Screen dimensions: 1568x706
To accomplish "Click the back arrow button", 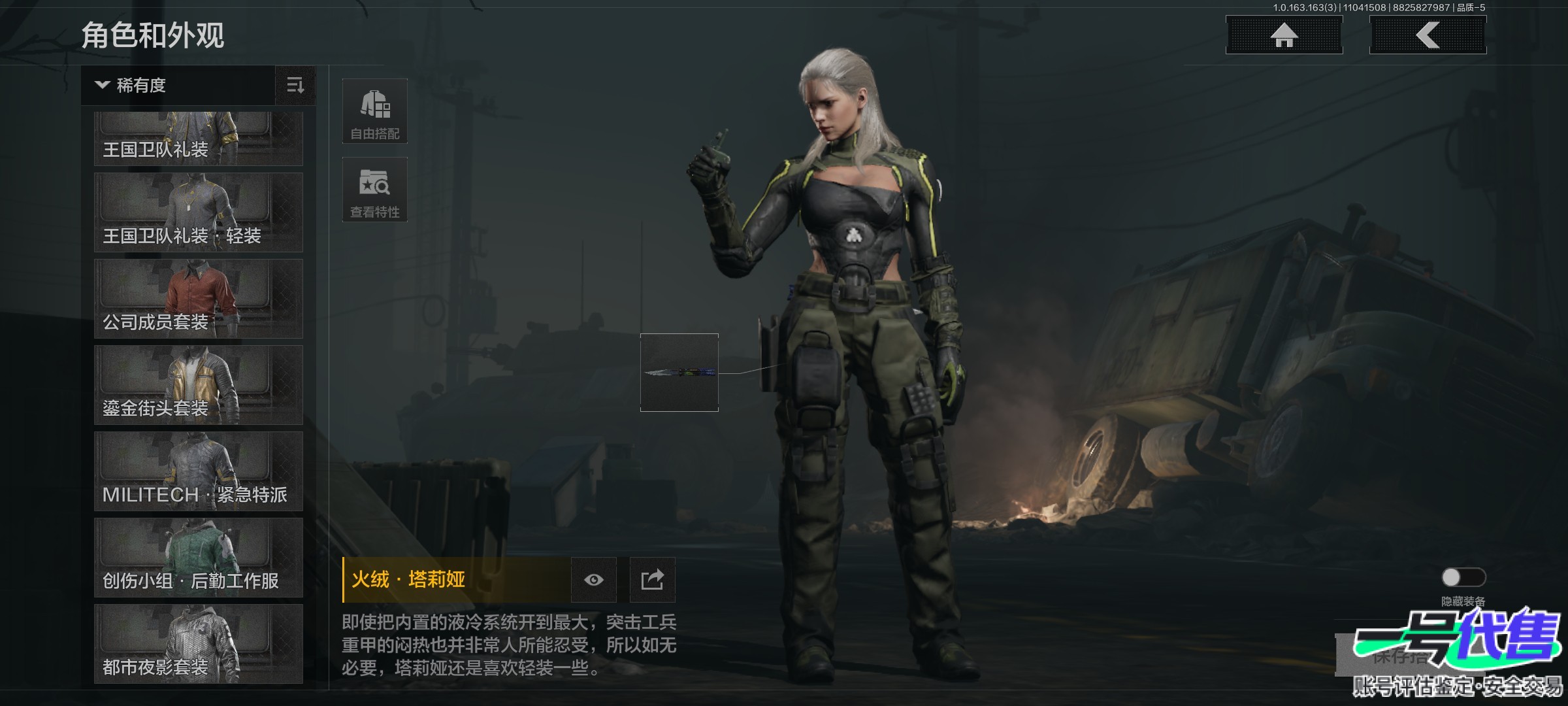I will pos(1428,35).
